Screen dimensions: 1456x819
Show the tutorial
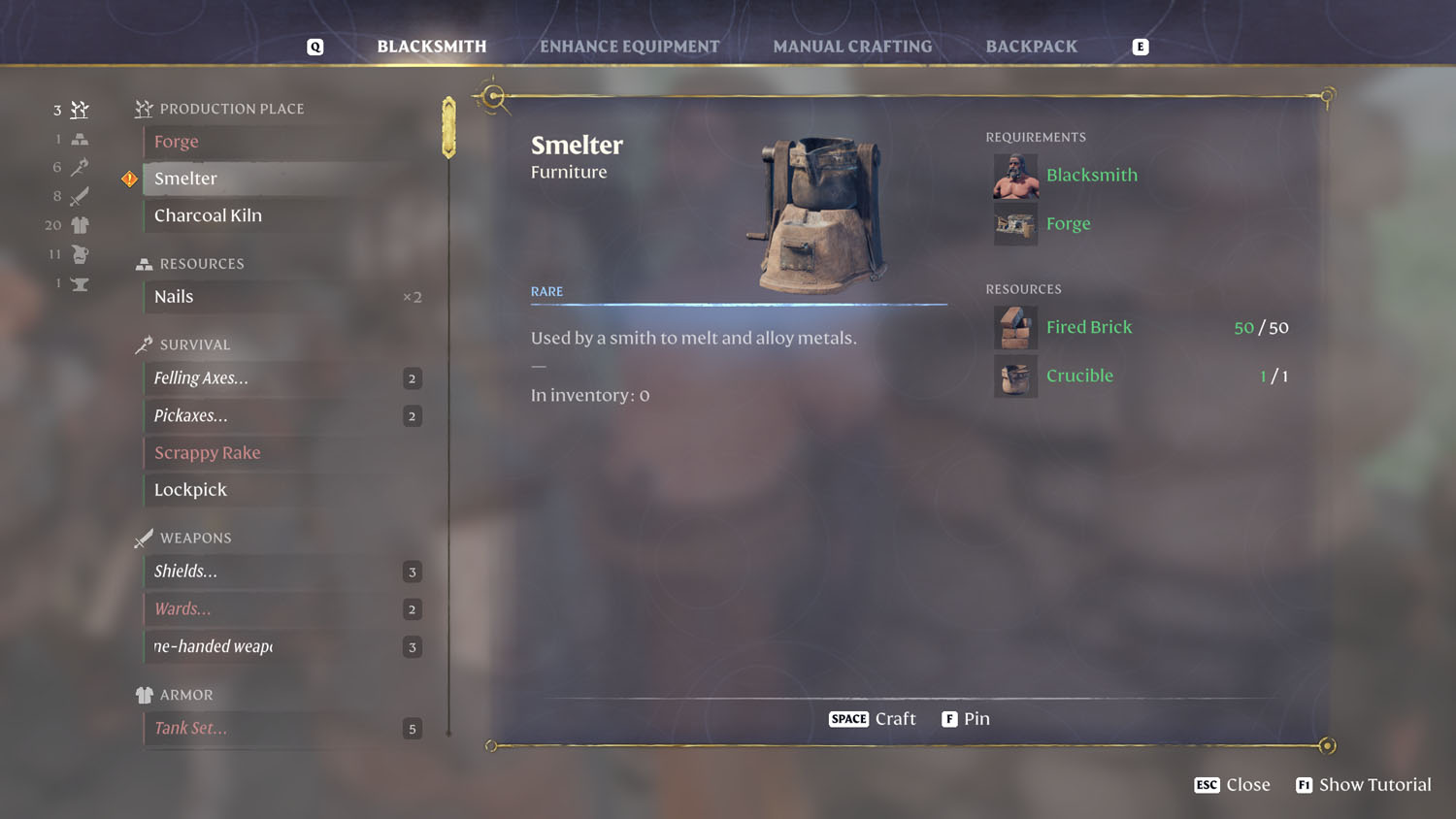1364,785
